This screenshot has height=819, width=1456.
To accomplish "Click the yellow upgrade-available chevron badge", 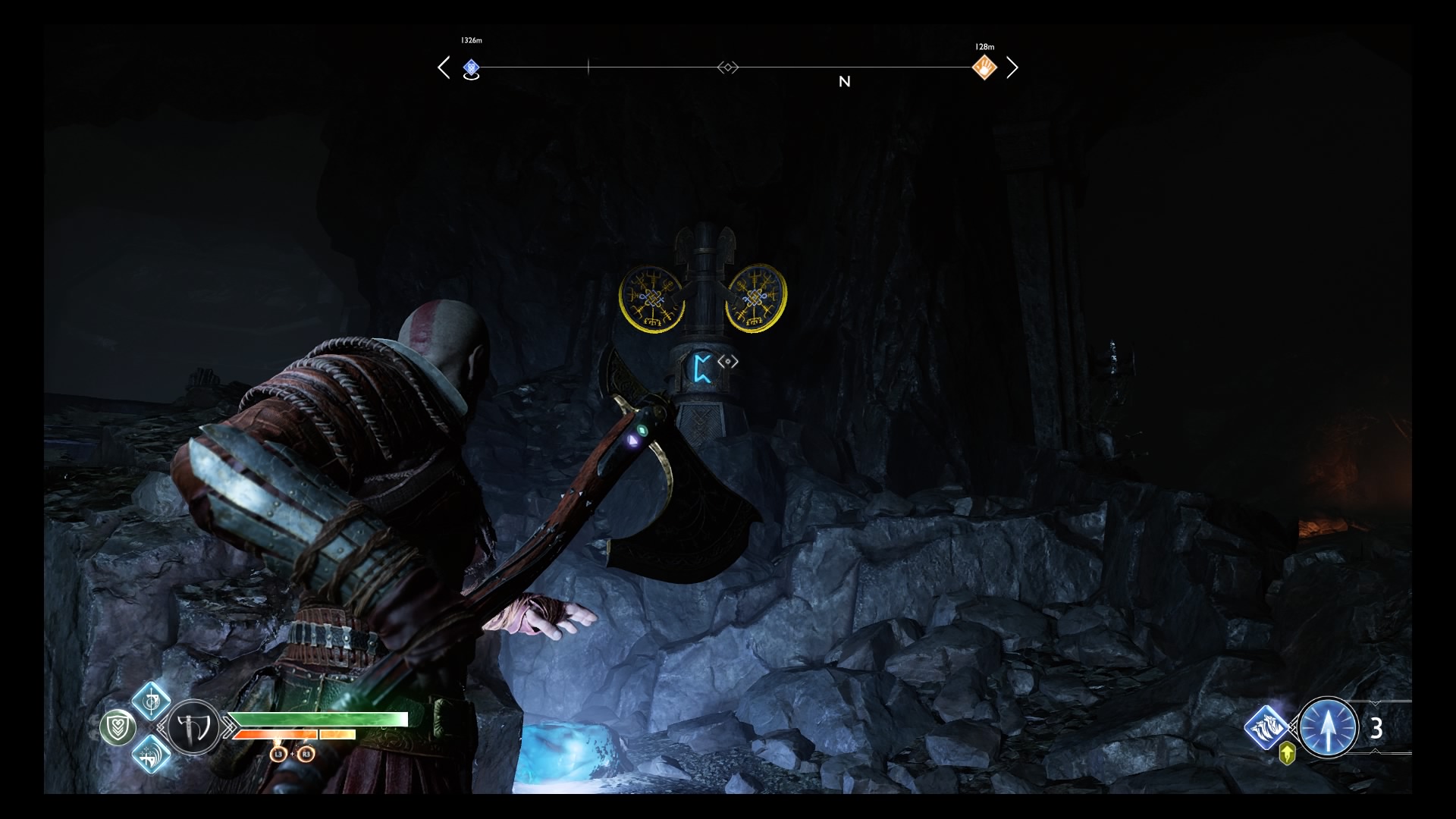I will [x=1287, y=753].
